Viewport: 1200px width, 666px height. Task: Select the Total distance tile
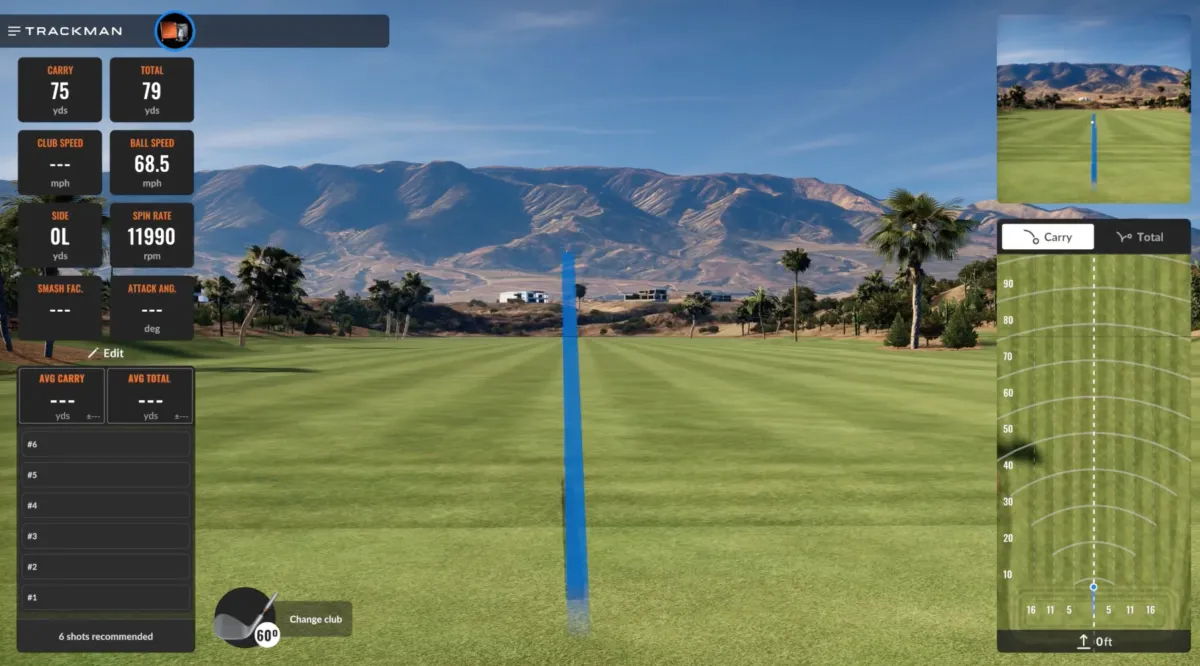pos(152,90)
